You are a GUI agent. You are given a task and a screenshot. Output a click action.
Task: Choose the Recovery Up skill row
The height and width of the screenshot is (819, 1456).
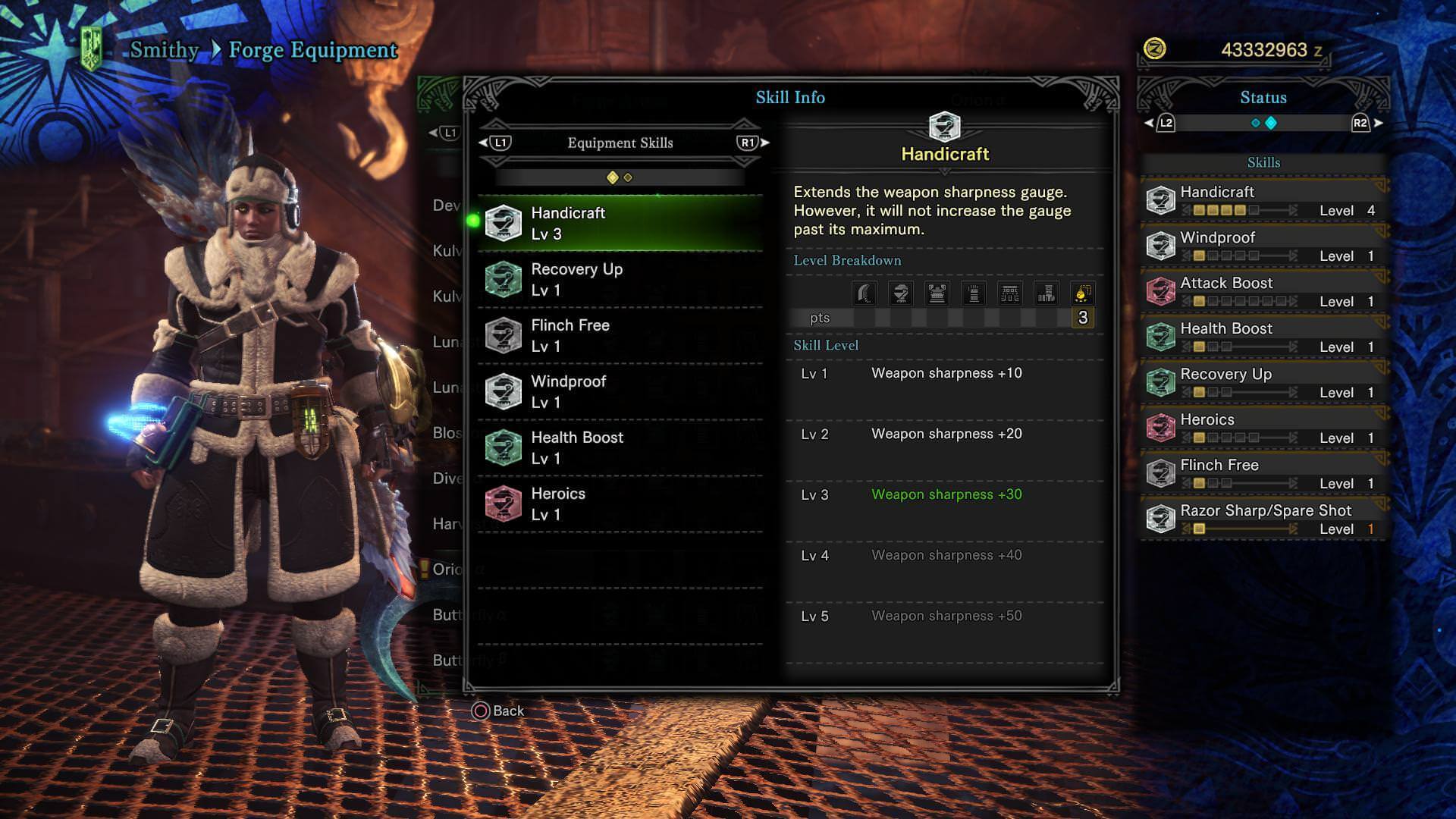click(620, 279)
